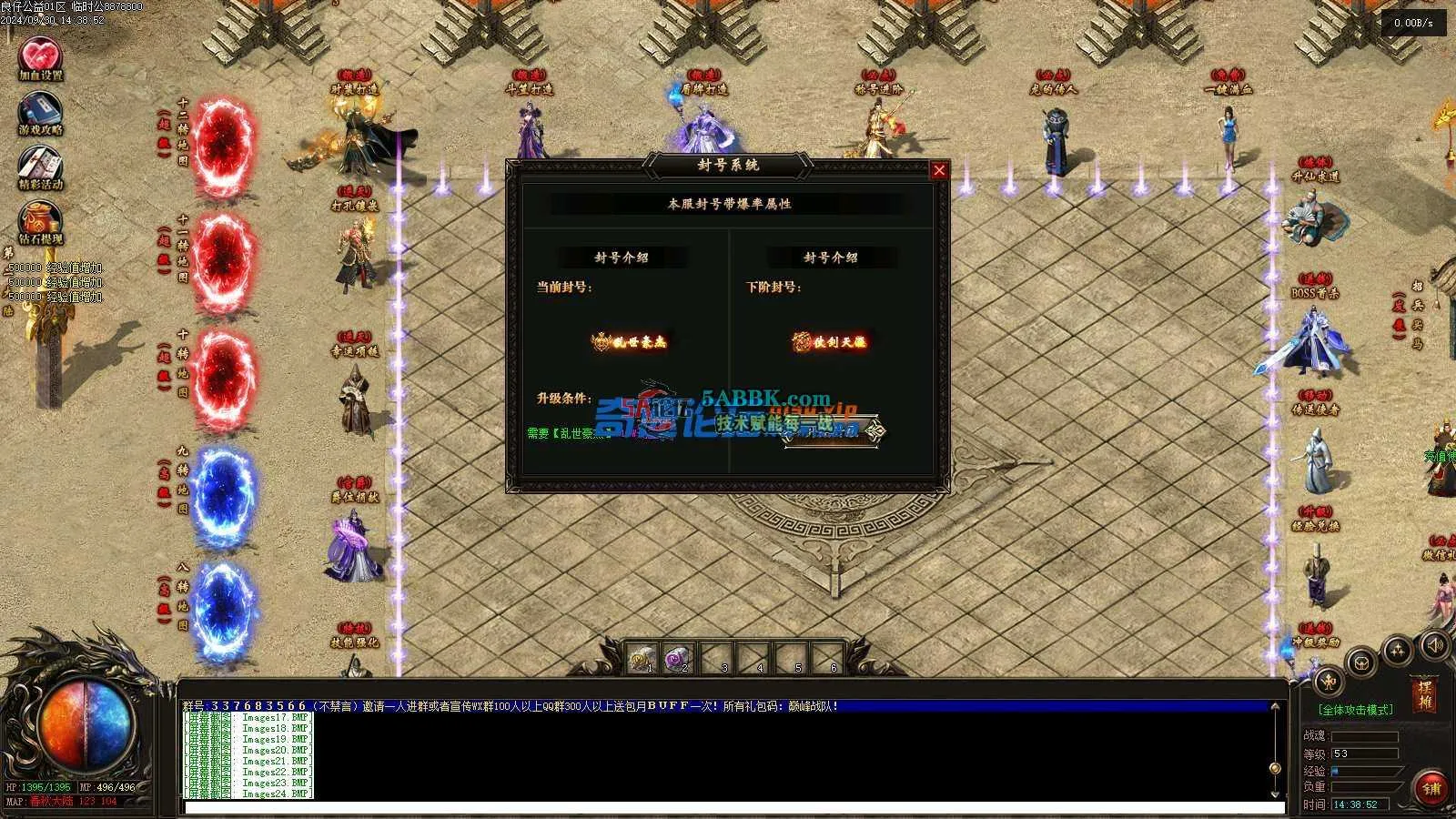1456x819 pixels.
Task: Toggle the star-shaped circular icon bottom right
Action: click(x=1398, y=649)
